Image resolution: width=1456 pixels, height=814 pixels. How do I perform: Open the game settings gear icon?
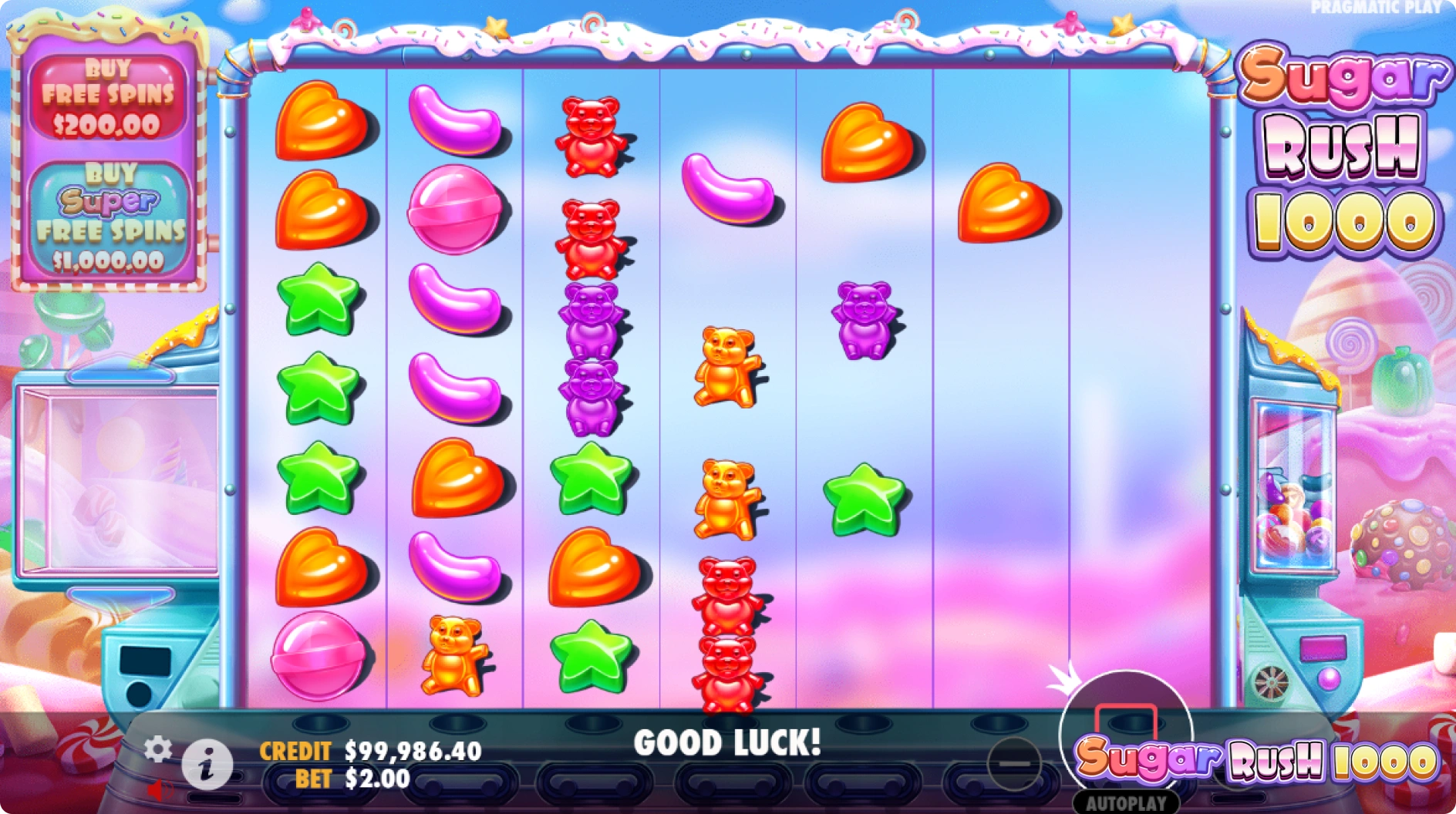pos(160,749)
